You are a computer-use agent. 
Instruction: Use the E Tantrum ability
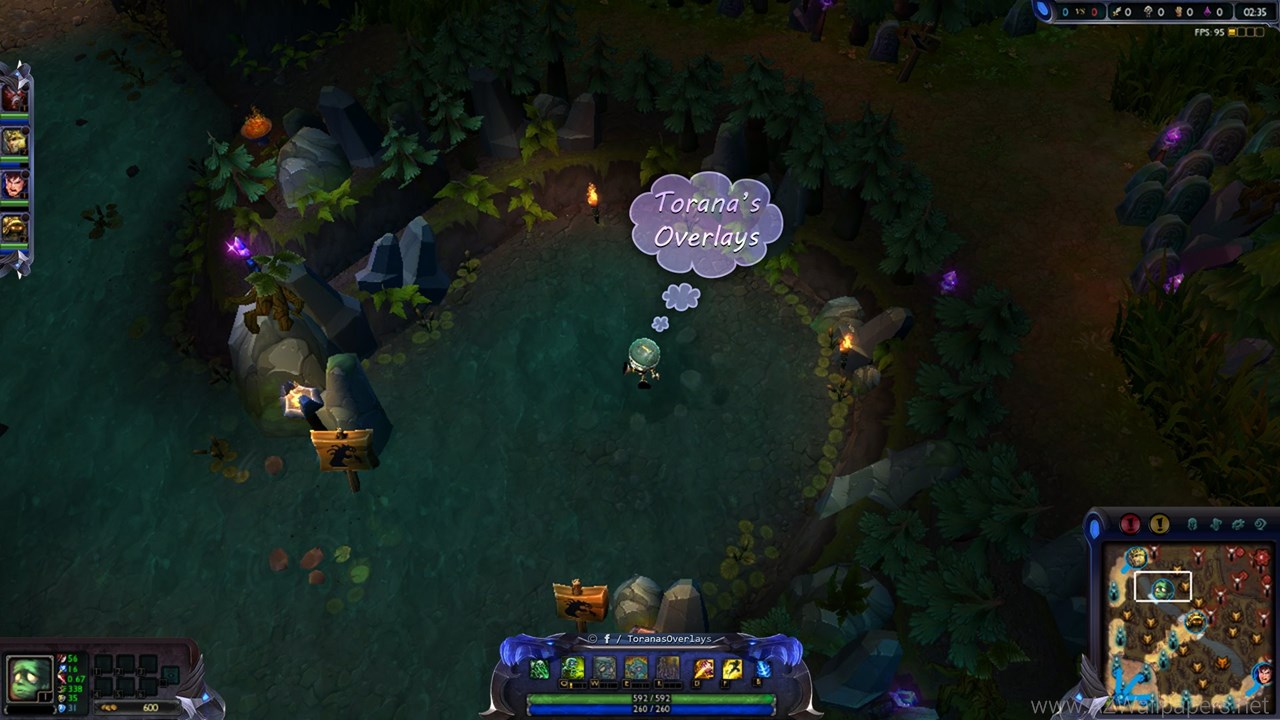(636, 669)
